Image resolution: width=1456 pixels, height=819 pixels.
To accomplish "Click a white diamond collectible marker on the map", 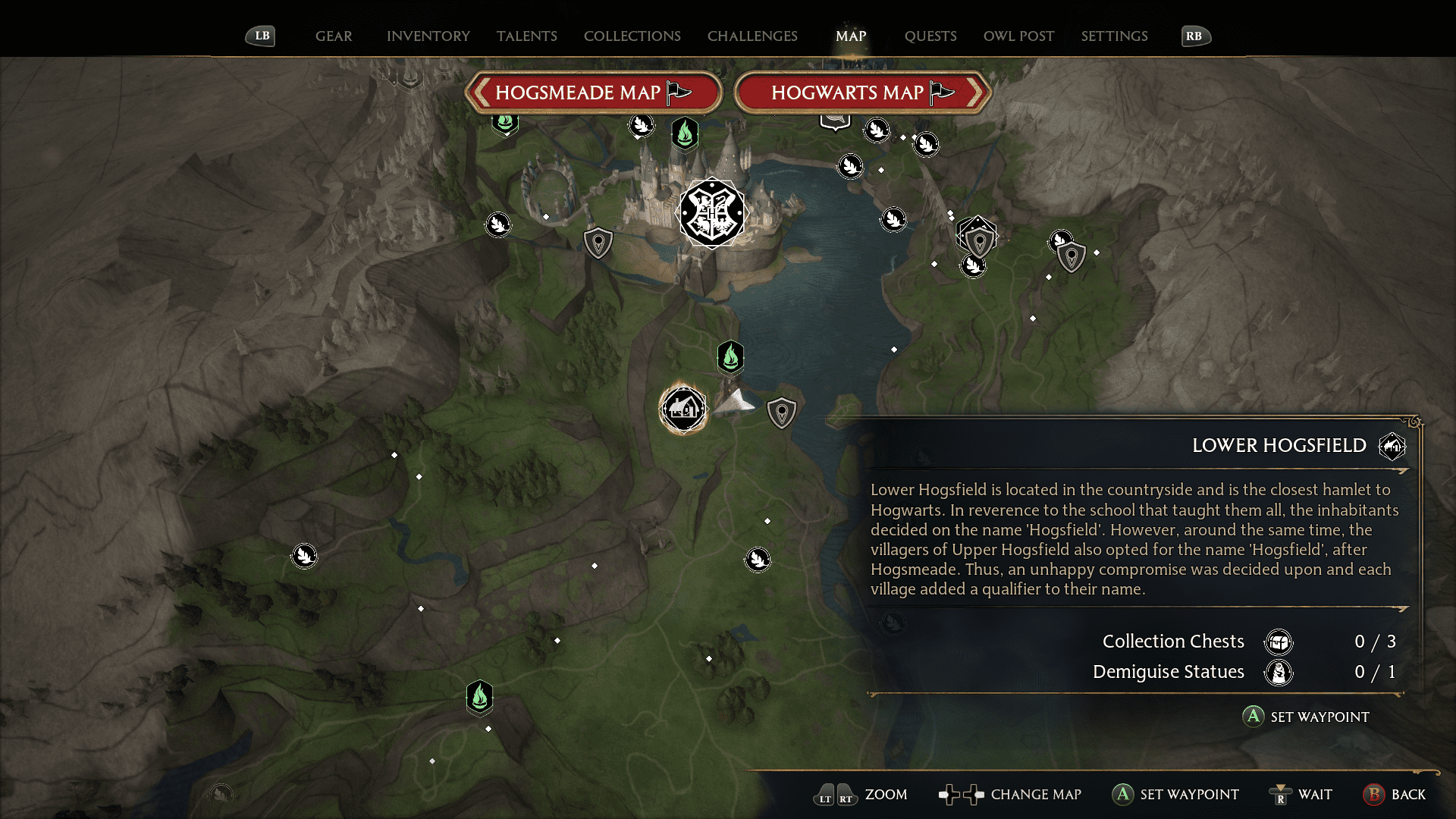I will point(394,455).
